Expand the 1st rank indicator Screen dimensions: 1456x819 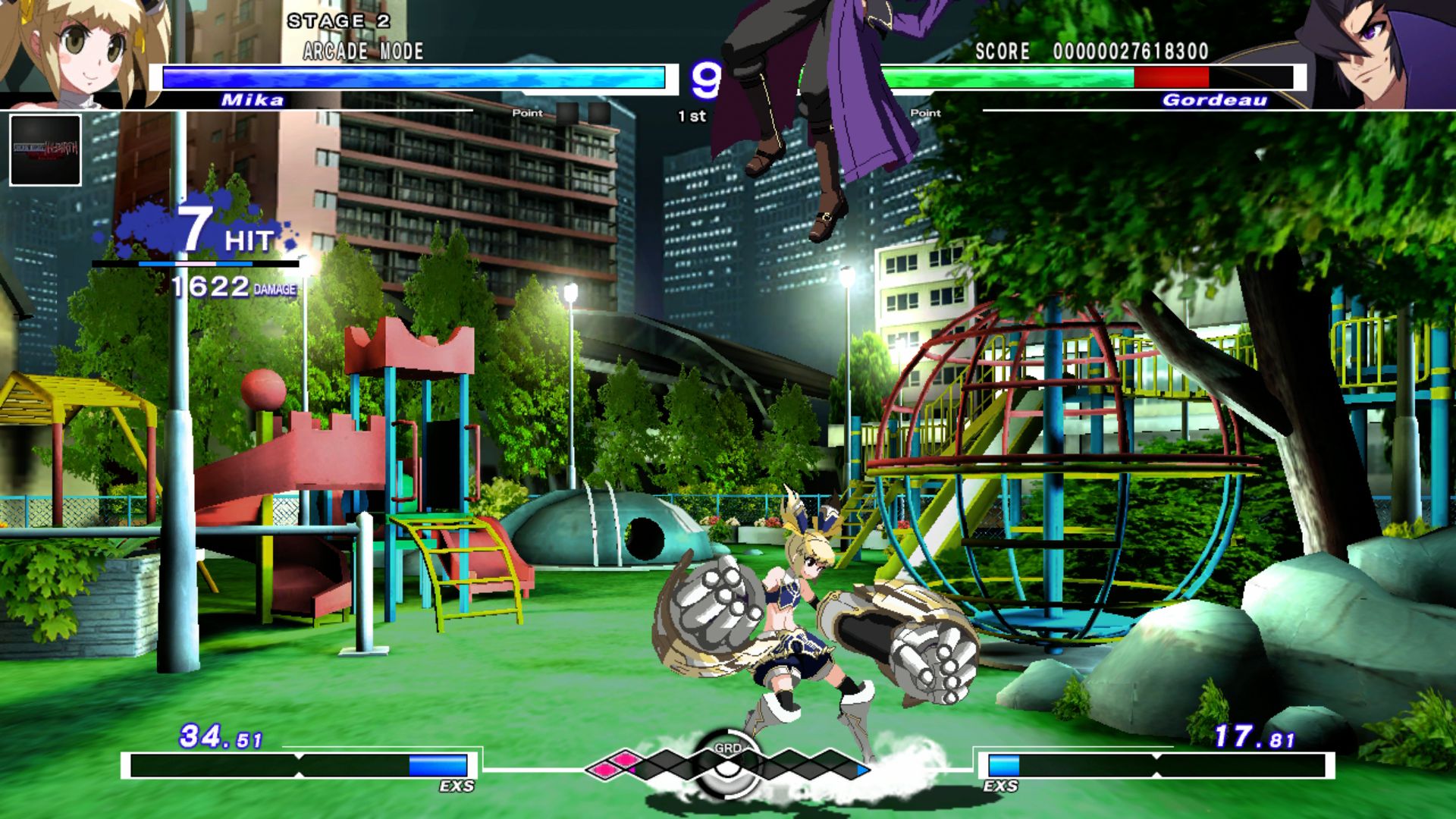pyautogui.click(x=692, y=115)
